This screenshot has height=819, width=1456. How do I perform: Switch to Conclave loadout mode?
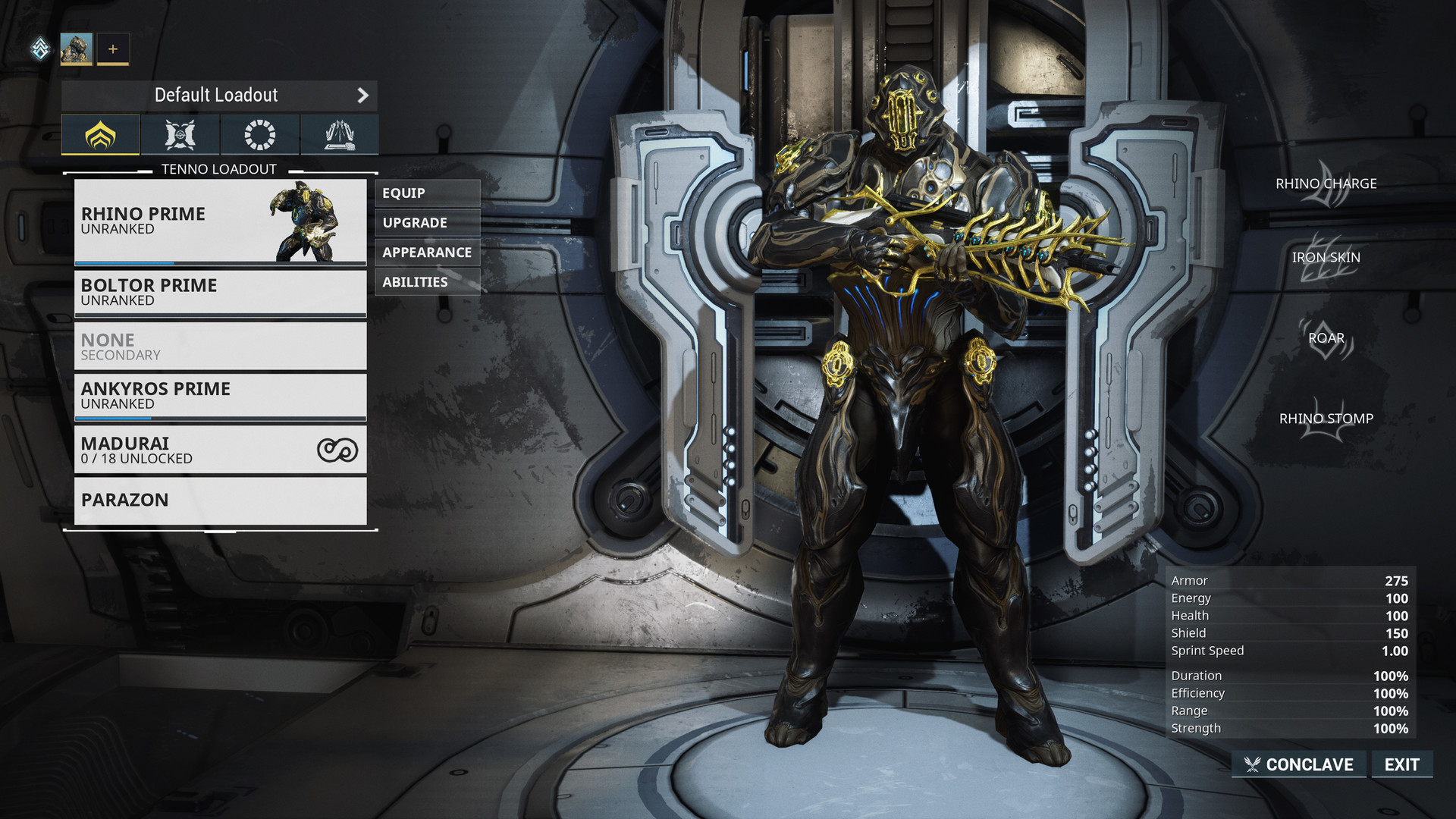click(1299, 764)
